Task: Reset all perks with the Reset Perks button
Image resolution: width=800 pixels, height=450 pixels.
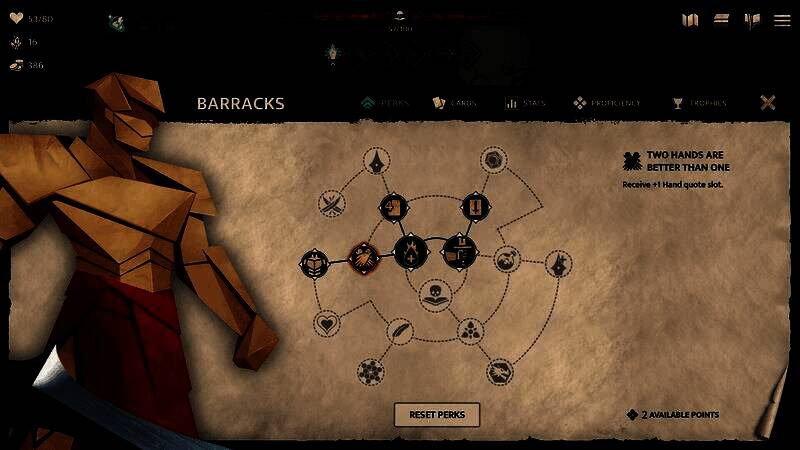Action: tap(436, 414)
